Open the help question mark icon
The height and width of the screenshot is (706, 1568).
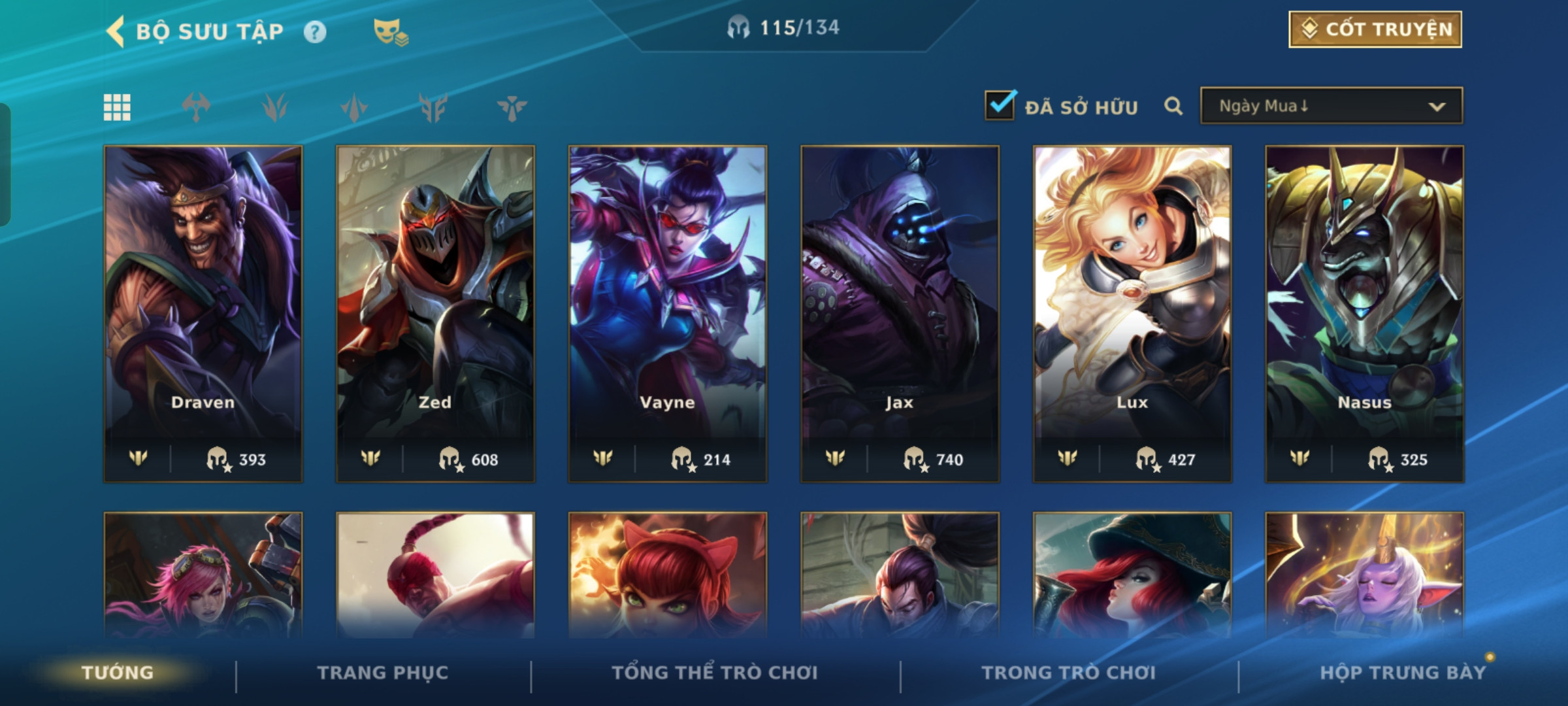(x=315, y=32)
